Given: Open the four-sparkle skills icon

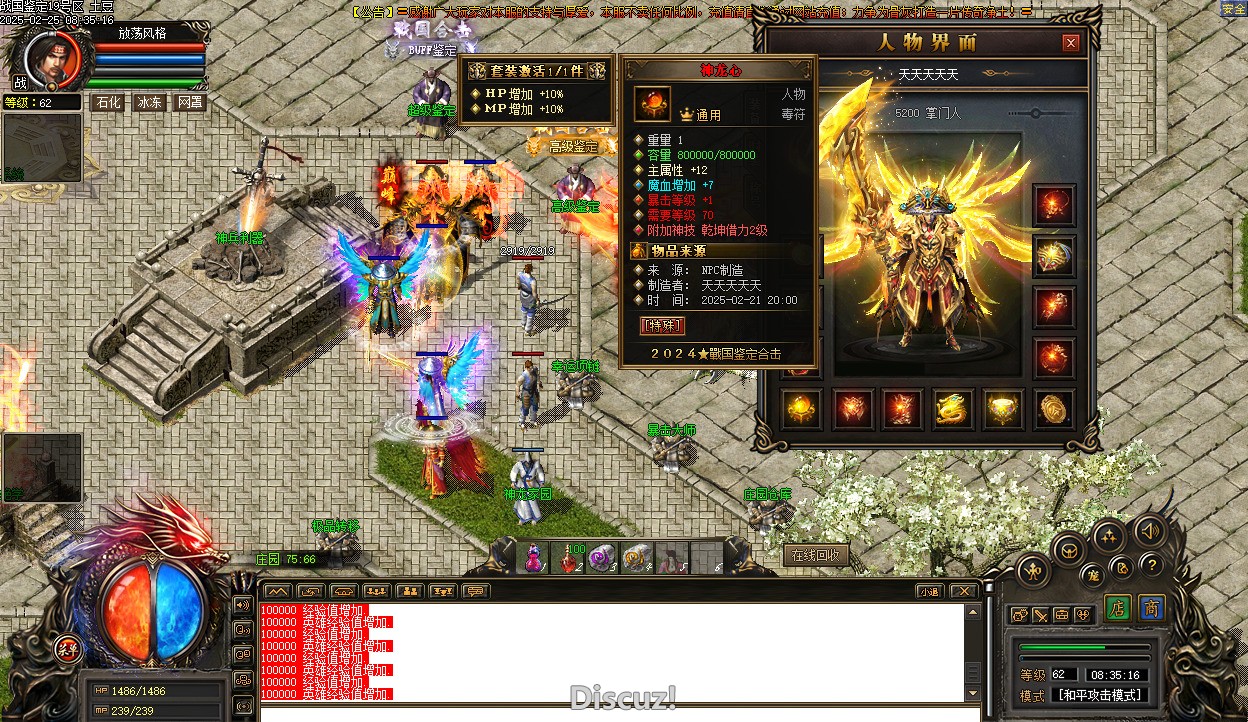Looking at the screenshot, I should [1108, 537].
